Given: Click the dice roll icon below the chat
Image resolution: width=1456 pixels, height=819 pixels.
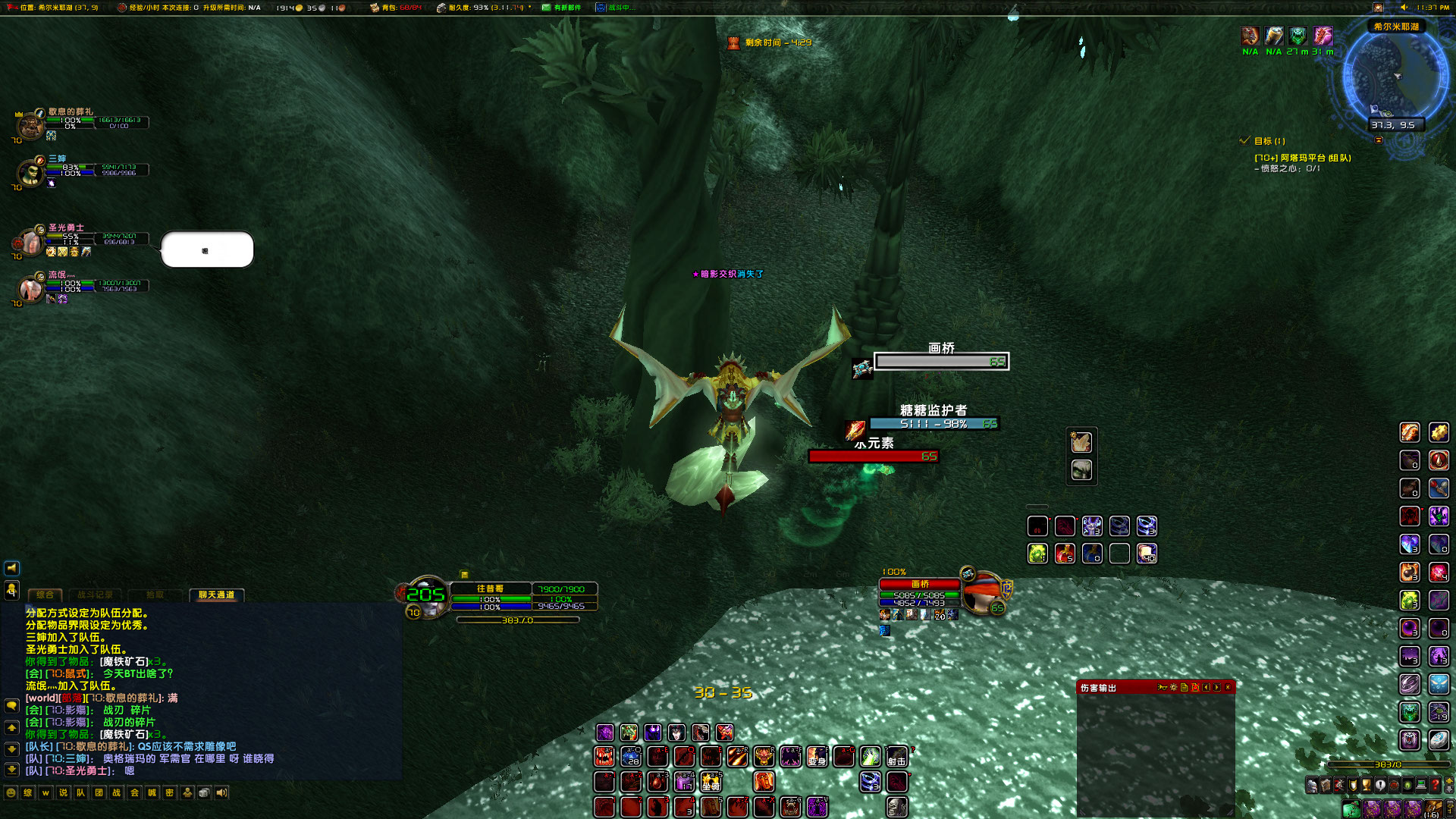Looking at the screenshot, I should point(204,792).
